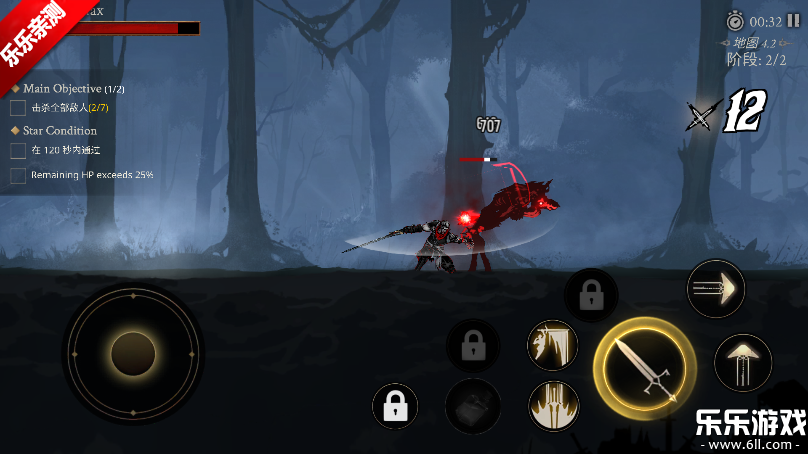Tap the bright white padlock slot

(395, 407)
